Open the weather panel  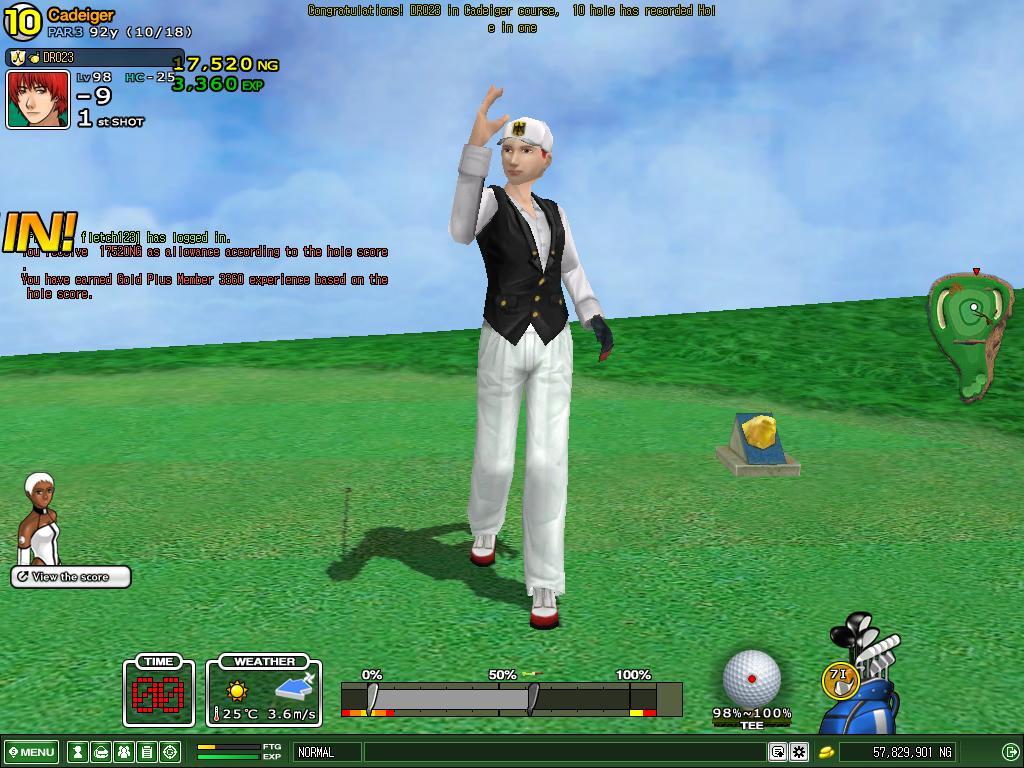click(x=264, y=692)
